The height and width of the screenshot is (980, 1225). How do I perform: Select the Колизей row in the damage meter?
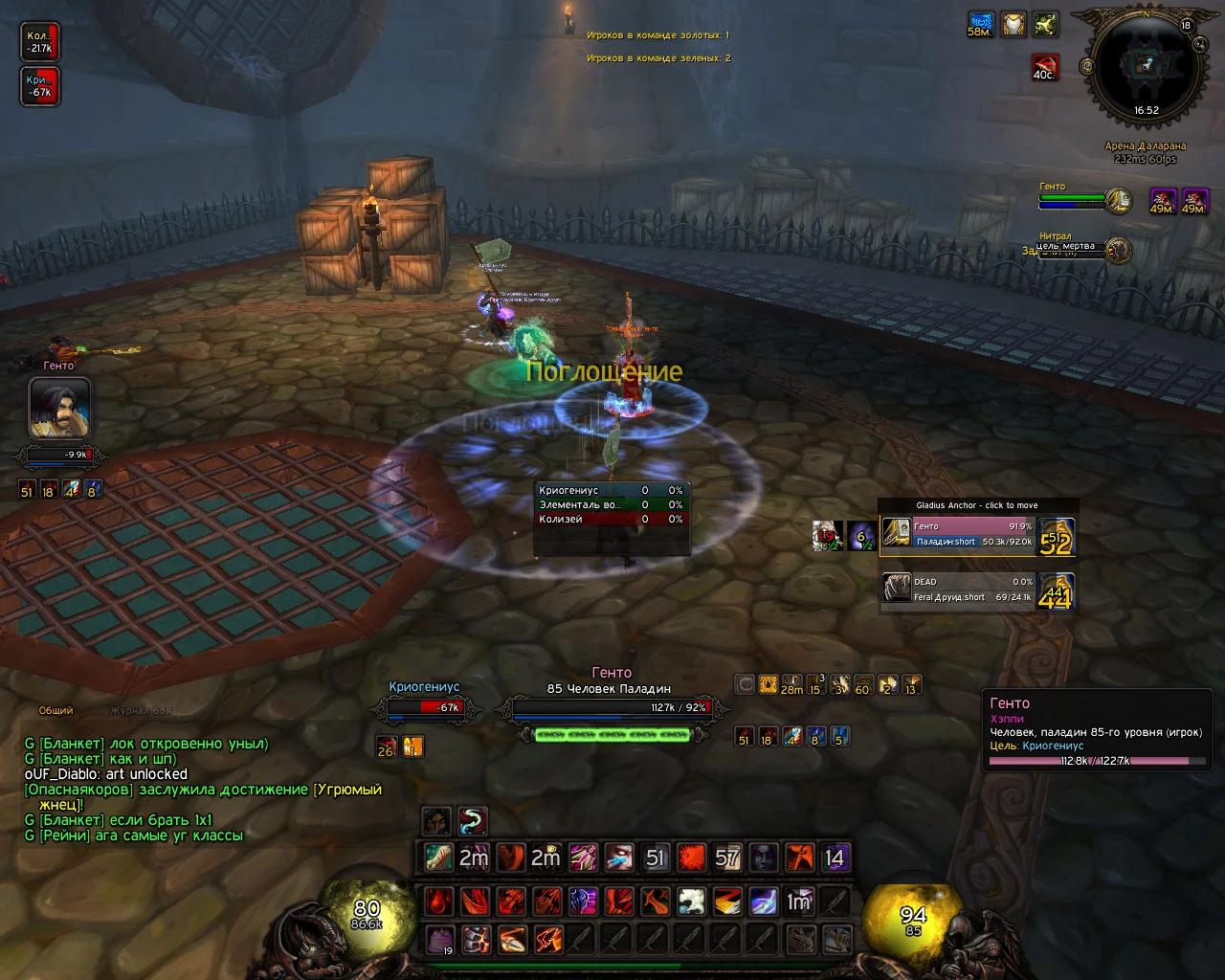(x=609, y=520)
